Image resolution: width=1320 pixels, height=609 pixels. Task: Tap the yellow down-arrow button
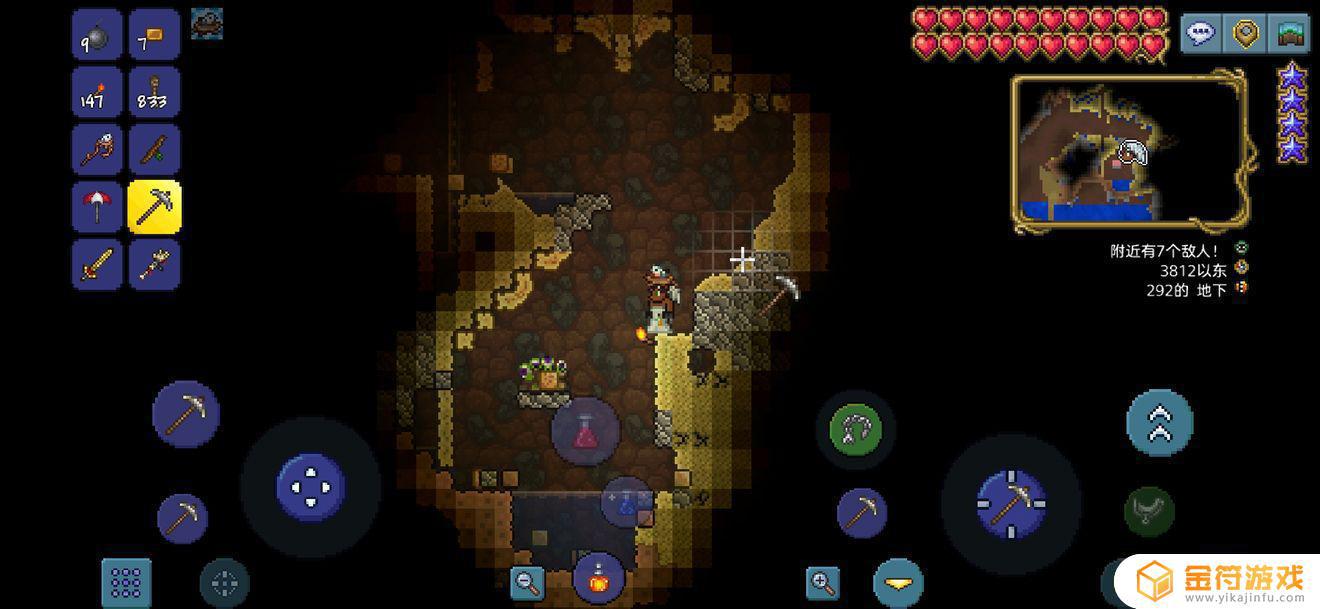point(897,583)
